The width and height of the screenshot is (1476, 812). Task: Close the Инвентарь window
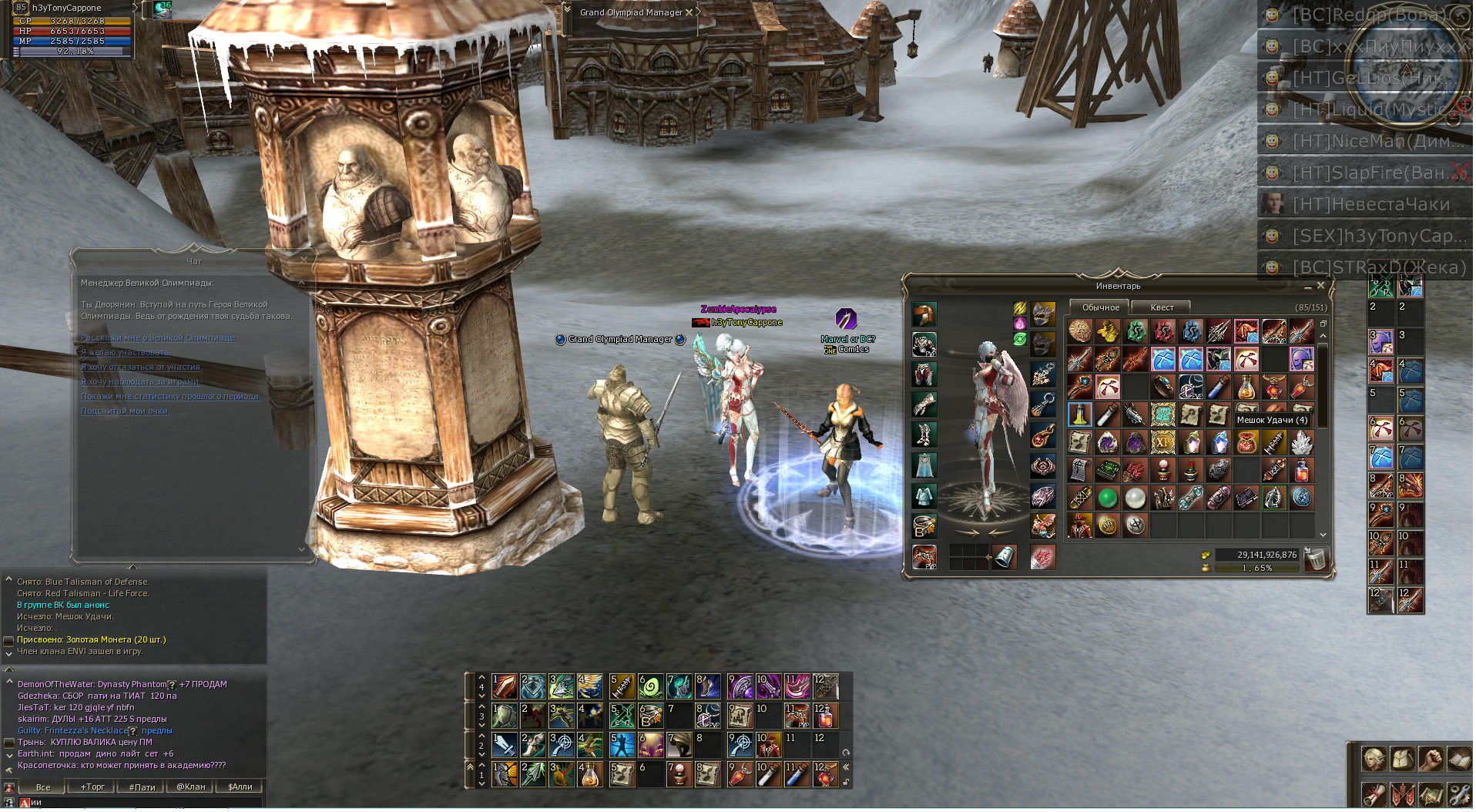(1320, 285)
